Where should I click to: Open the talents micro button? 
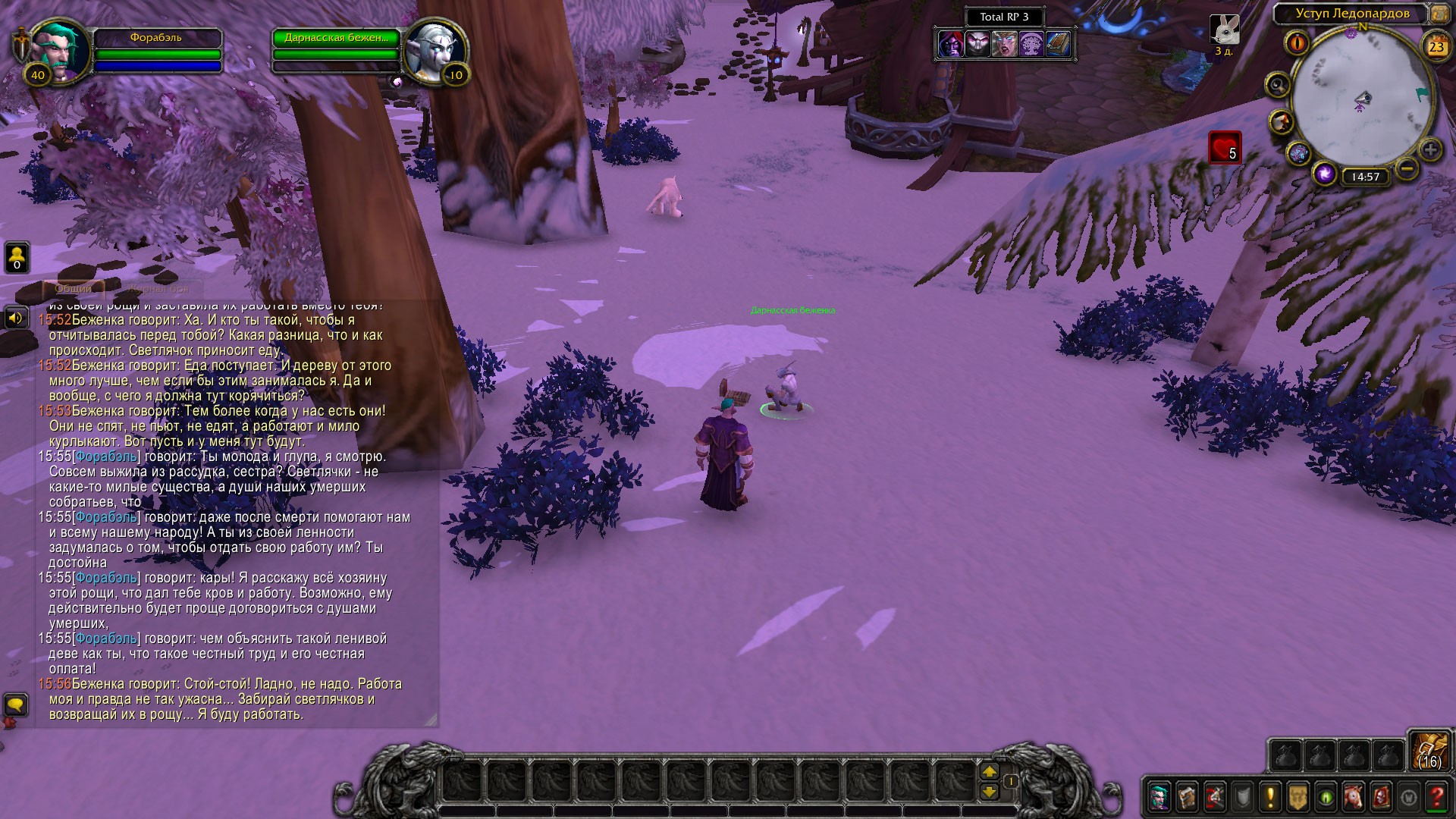click(1215, 797)
